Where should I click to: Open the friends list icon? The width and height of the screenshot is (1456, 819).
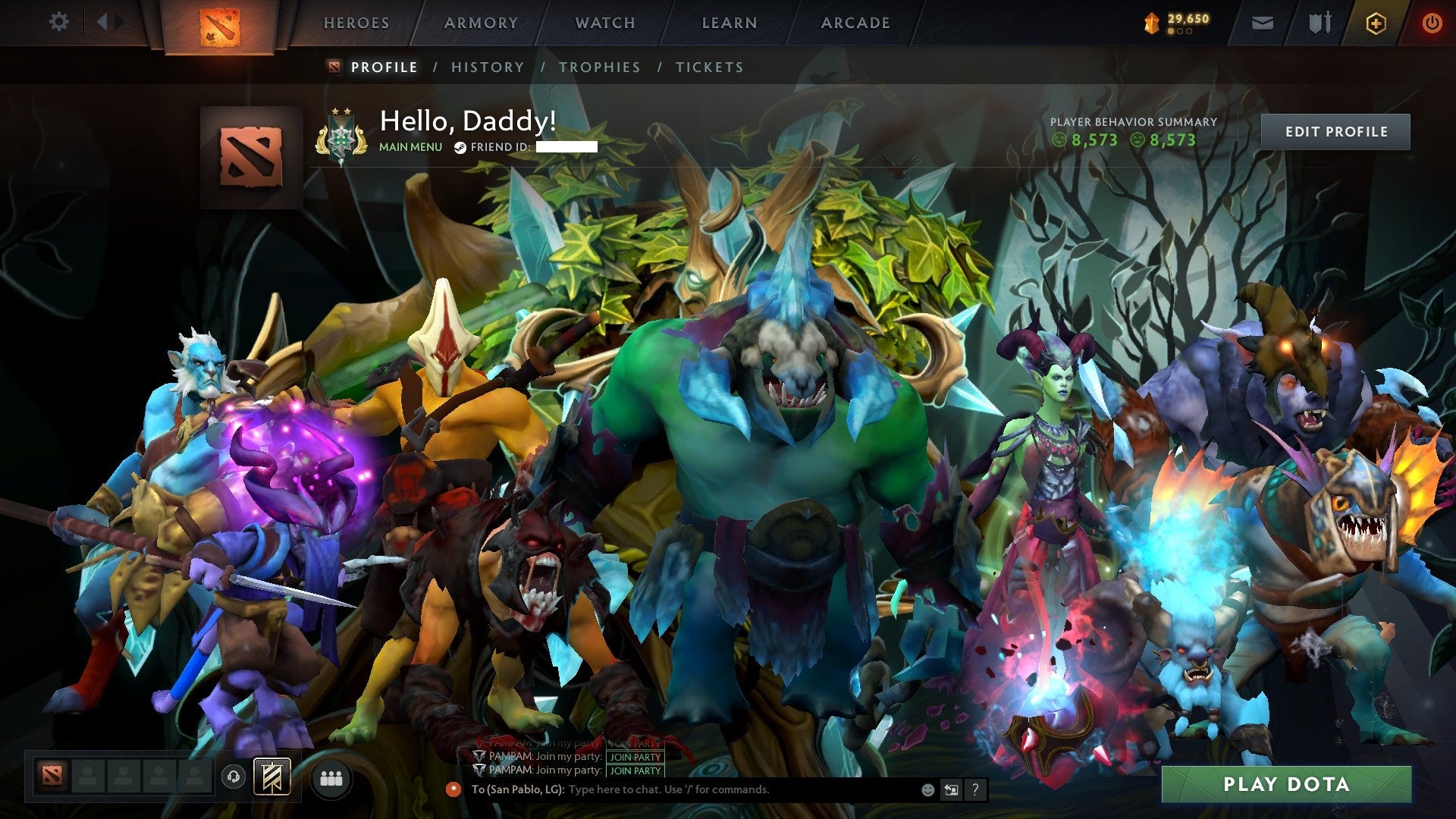[x=331, y=777]
